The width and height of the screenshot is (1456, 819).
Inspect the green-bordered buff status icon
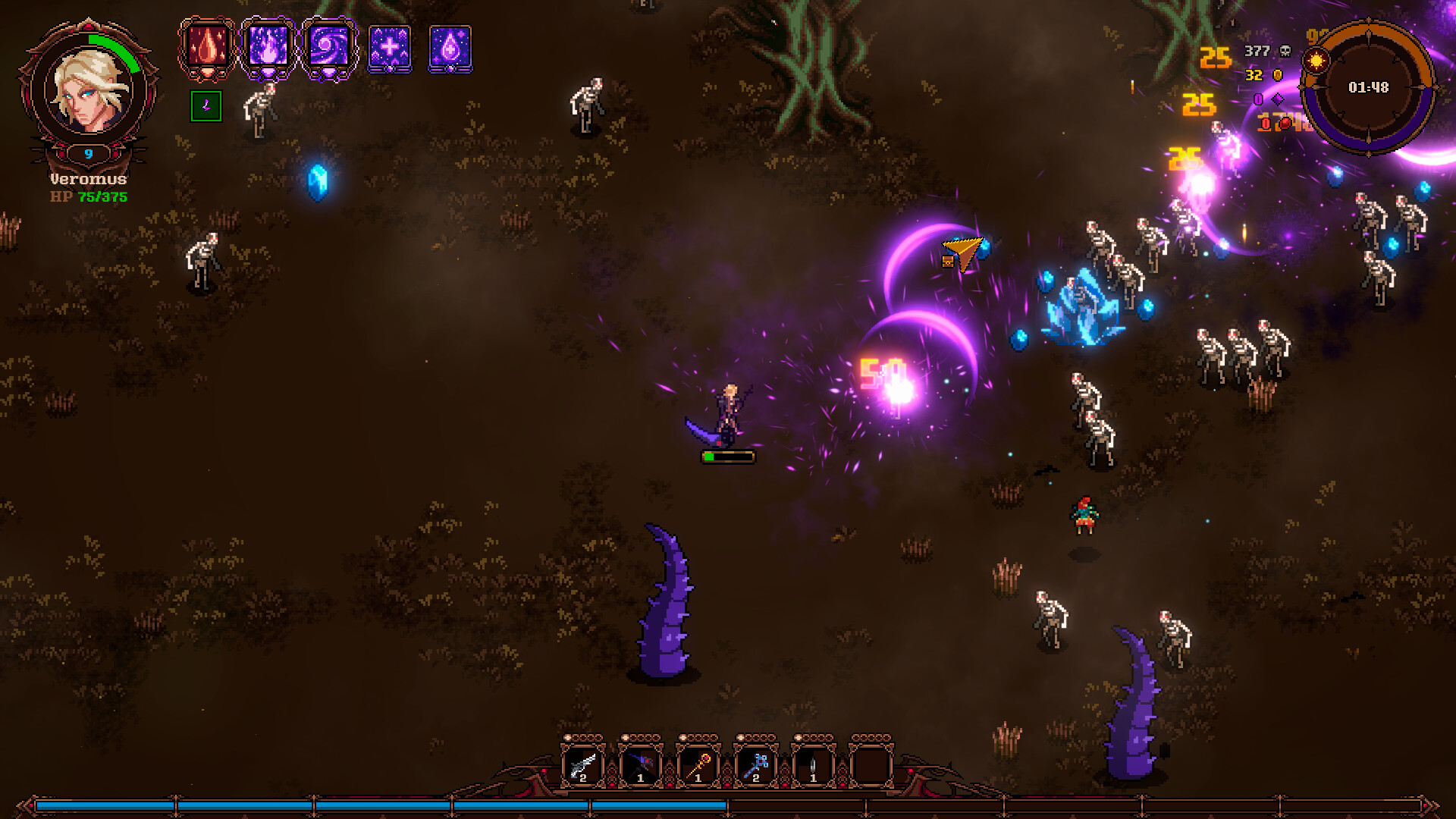pyautogui.click(x=206, y=106)
